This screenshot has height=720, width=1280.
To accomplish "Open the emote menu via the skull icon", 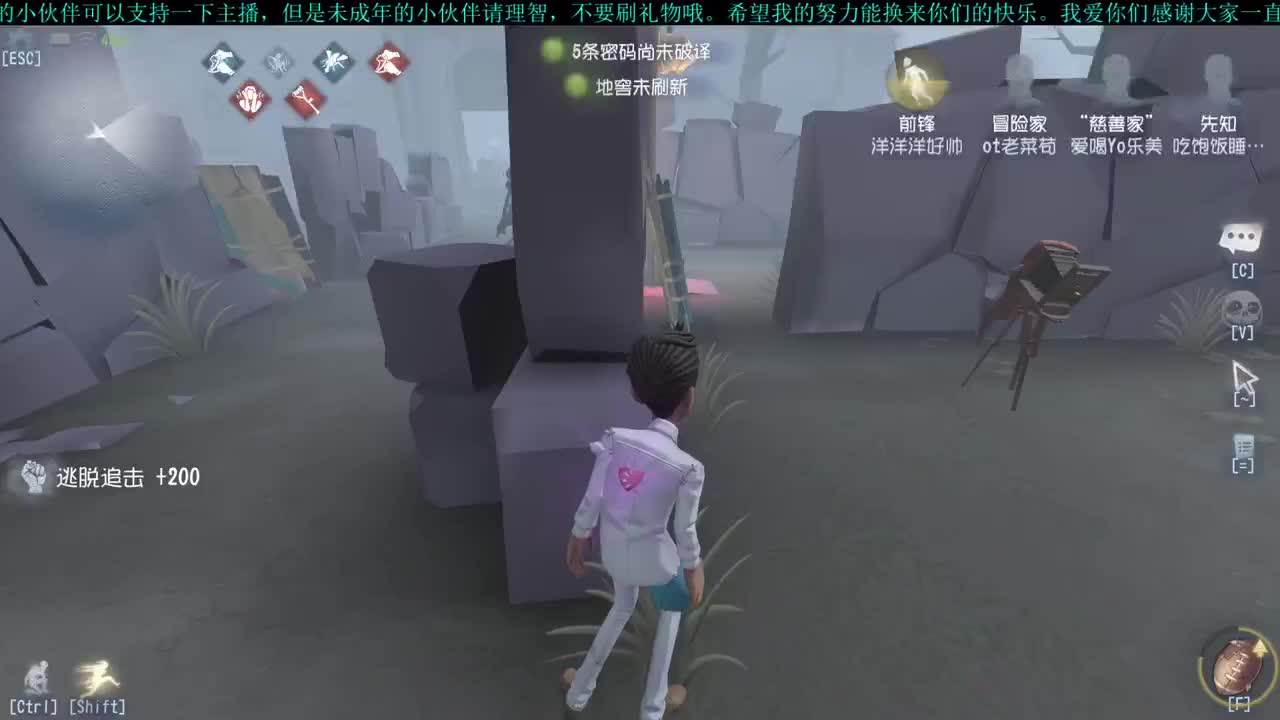I will coord(1240,305).
